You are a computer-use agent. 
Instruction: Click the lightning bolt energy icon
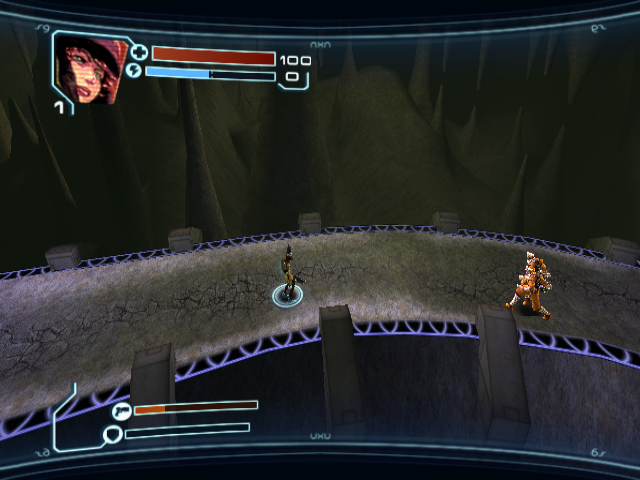tap(136, 72)
